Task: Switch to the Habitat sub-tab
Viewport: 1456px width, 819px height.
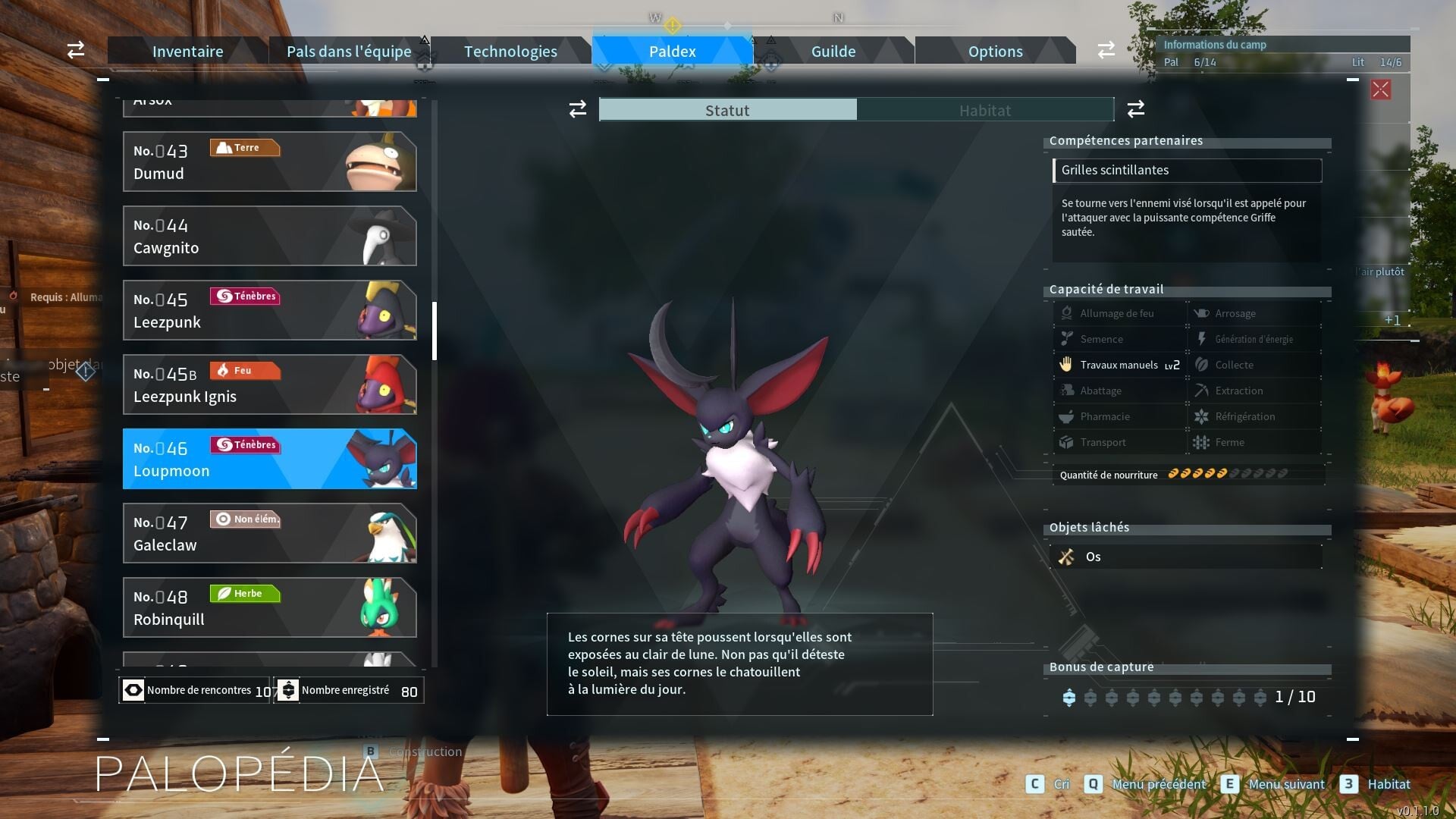Action: click(x=984, y=110)
